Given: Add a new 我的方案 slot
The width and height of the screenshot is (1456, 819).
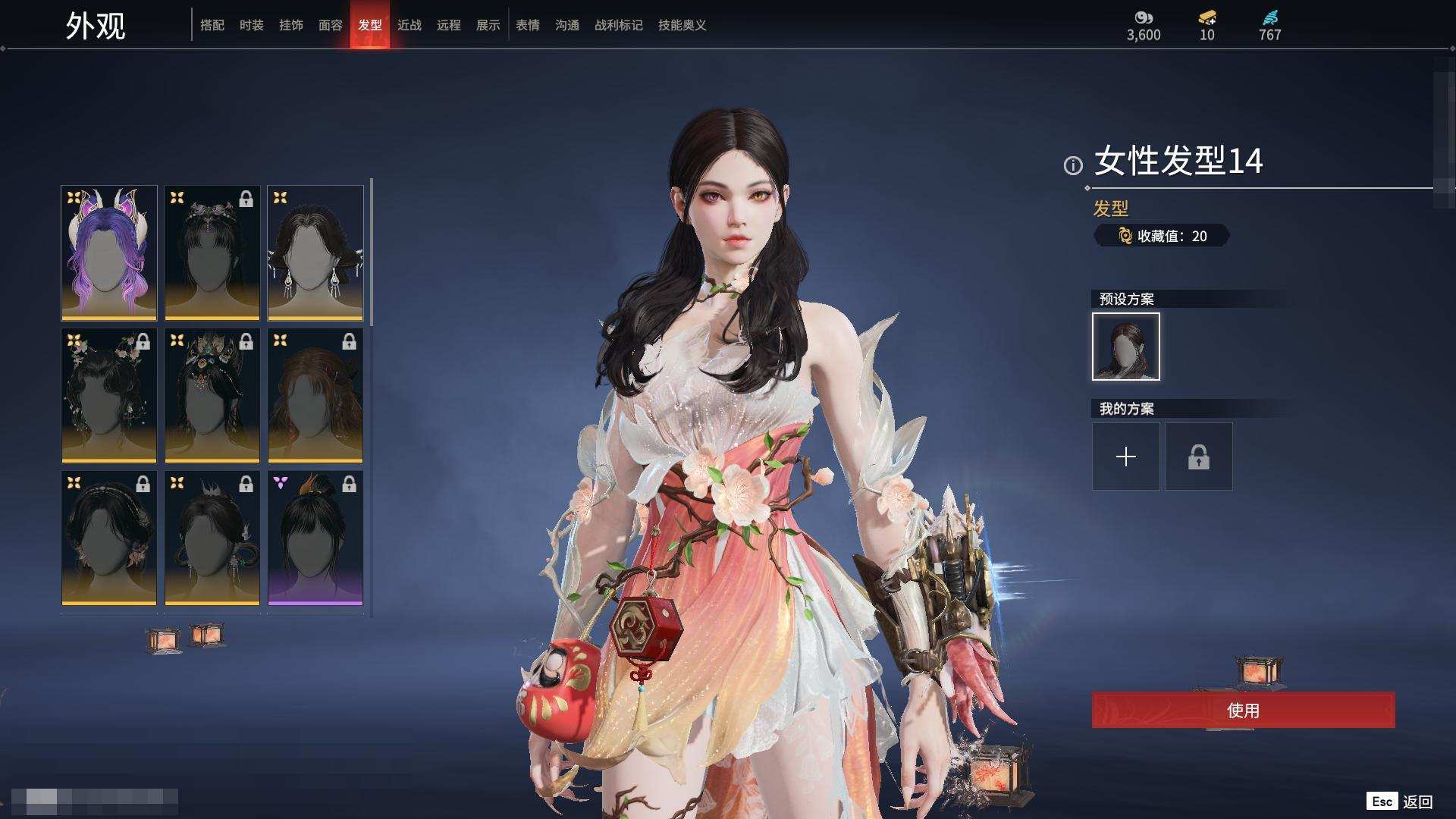Looking at the screenshot, I should 1126,457.
